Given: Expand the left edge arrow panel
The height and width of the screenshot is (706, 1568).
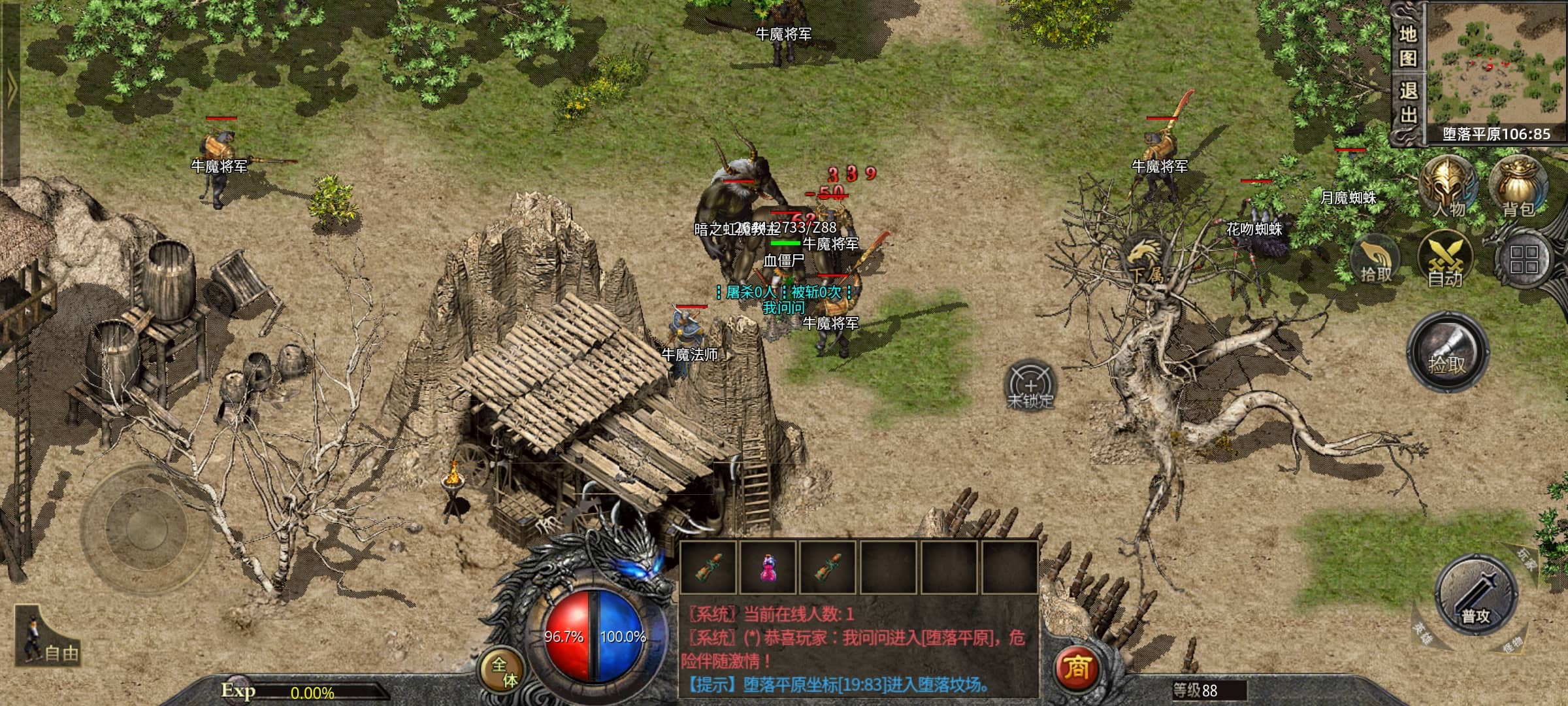Looking at the screenshot, I should 10,92.
